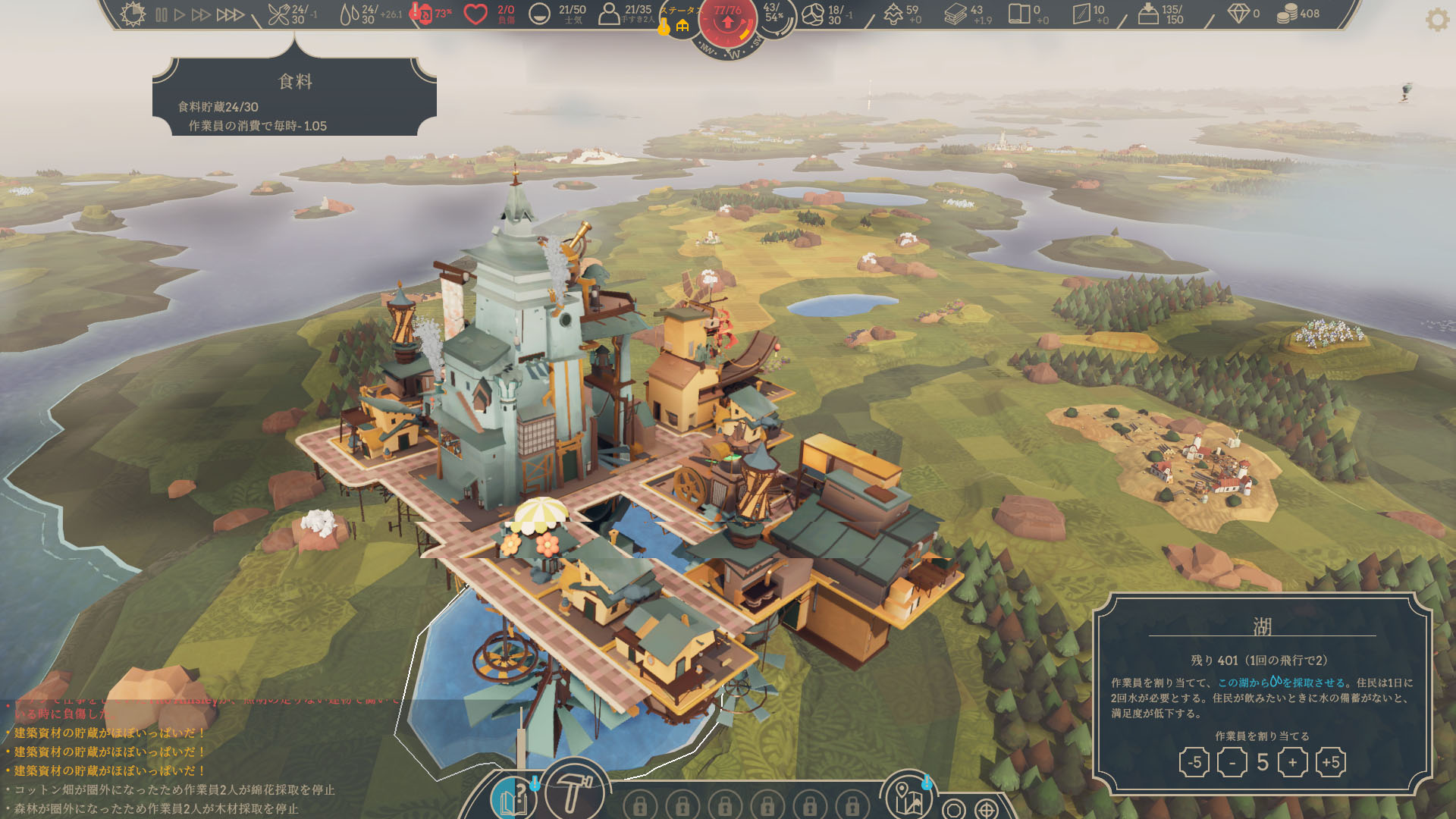Set game speed to normal play

(180, 14)
